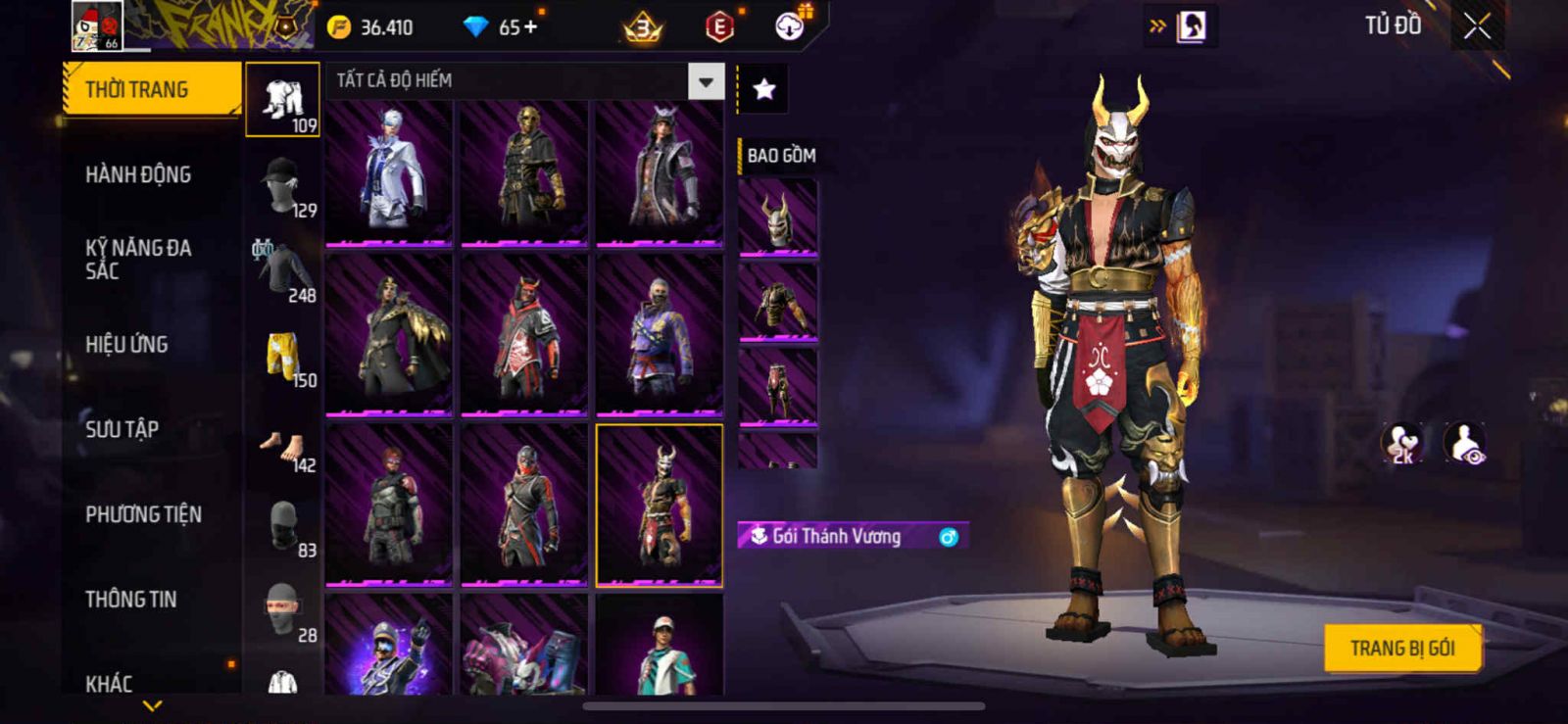Open the shoes category showing 142

point(282,449)
